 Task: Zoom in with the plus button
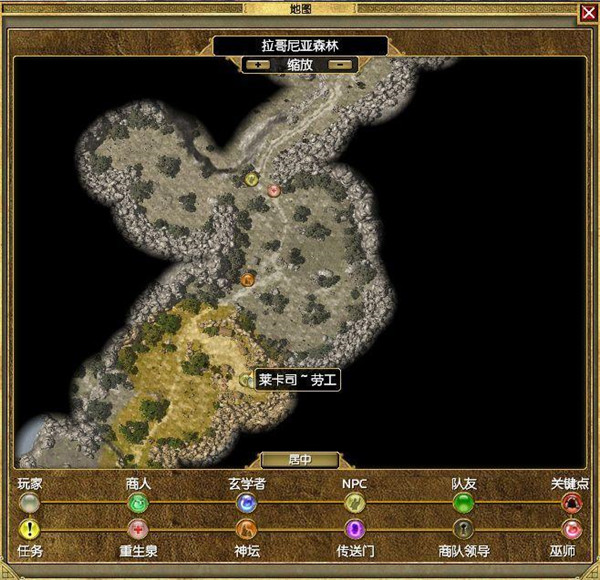(257, 64)
